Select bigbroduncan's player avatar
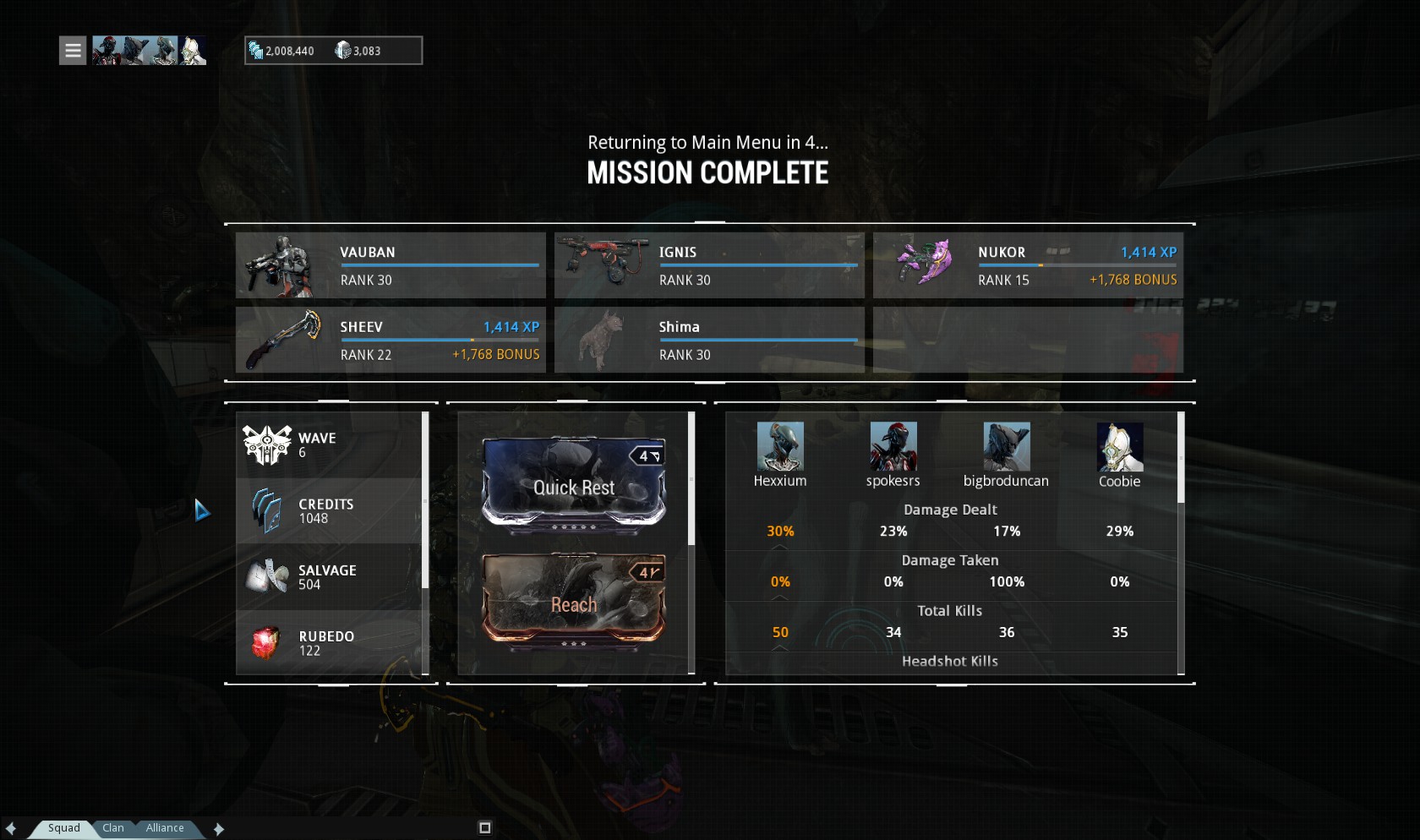The width and height of the screenshot is (1420, 840). tap(1007, 447)
